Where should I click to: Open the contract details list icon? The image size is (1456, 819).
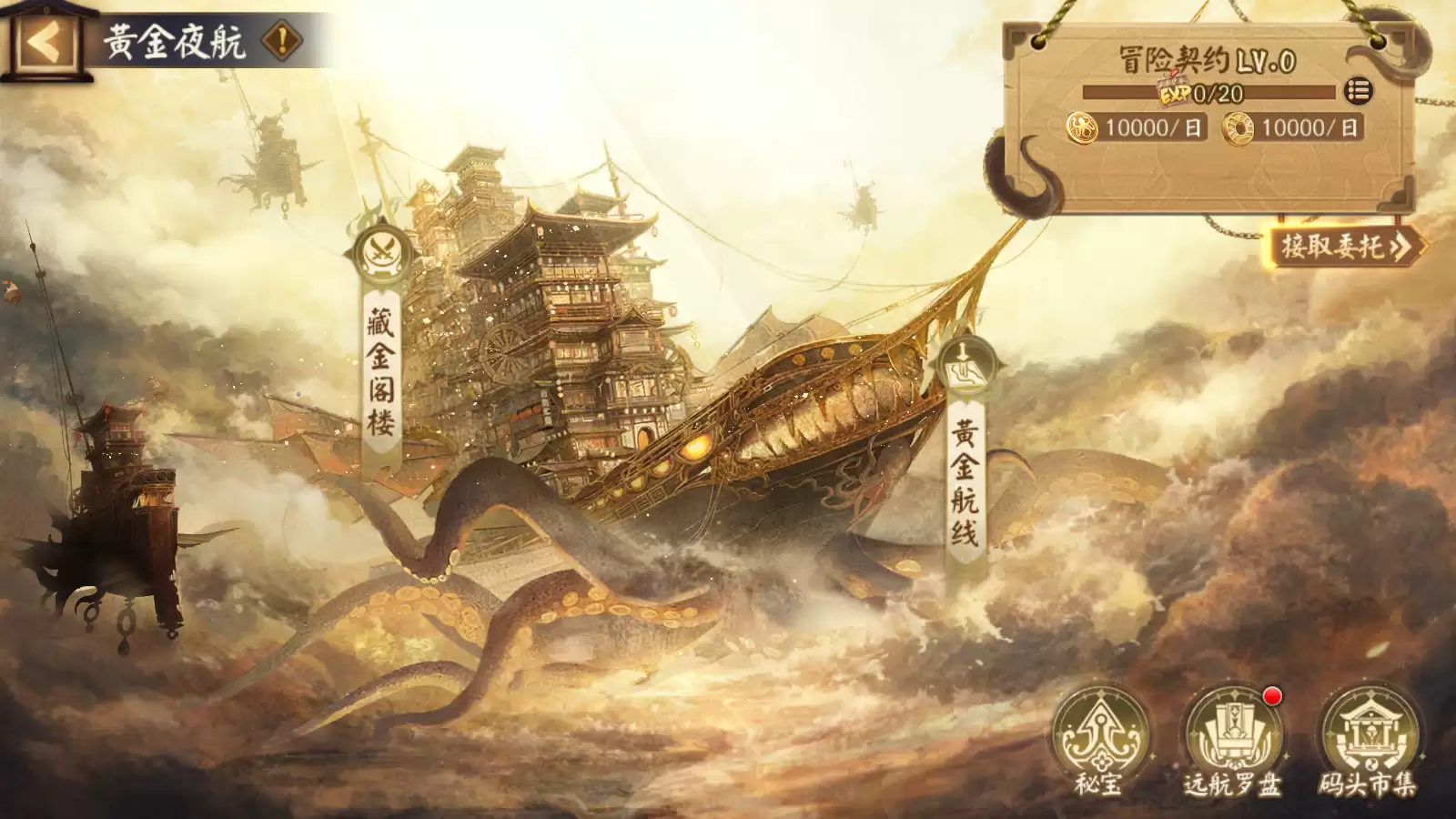(1357, 90)
